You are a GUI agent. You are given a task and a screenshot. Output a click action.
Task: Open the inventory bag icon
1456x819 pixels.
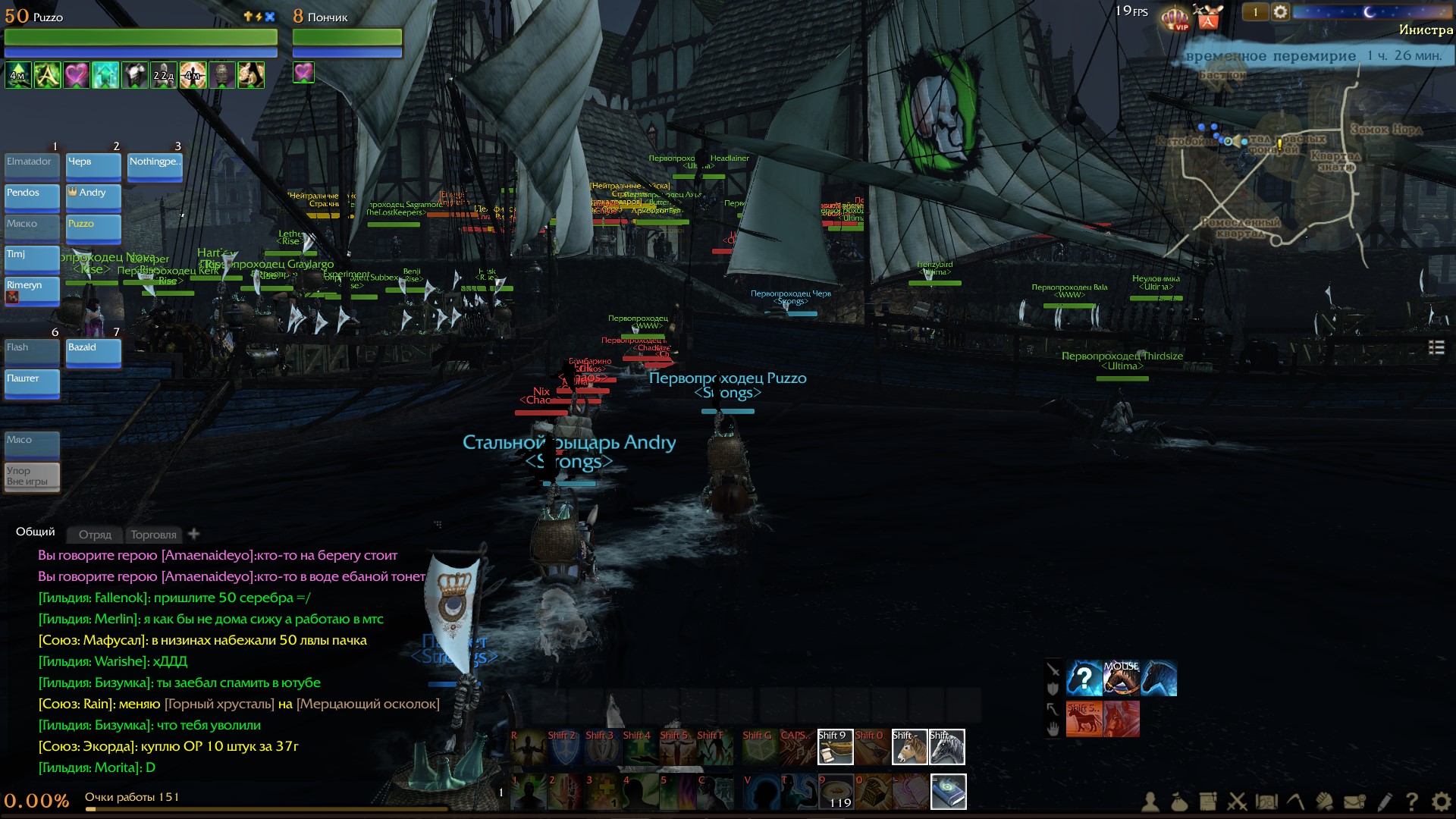pos(1178,802)
